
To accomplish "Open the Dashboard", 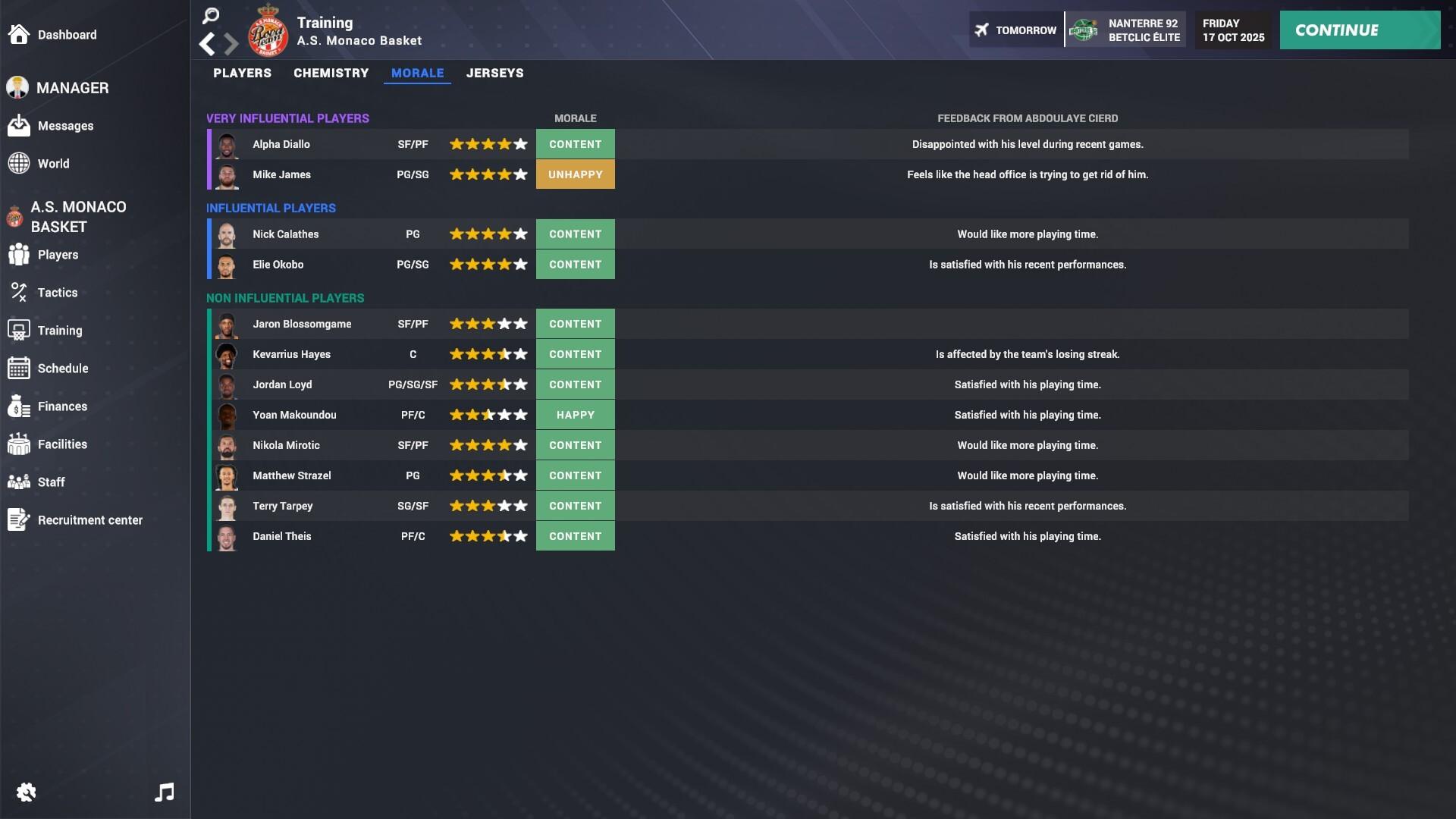I will [x=67, y=34].
